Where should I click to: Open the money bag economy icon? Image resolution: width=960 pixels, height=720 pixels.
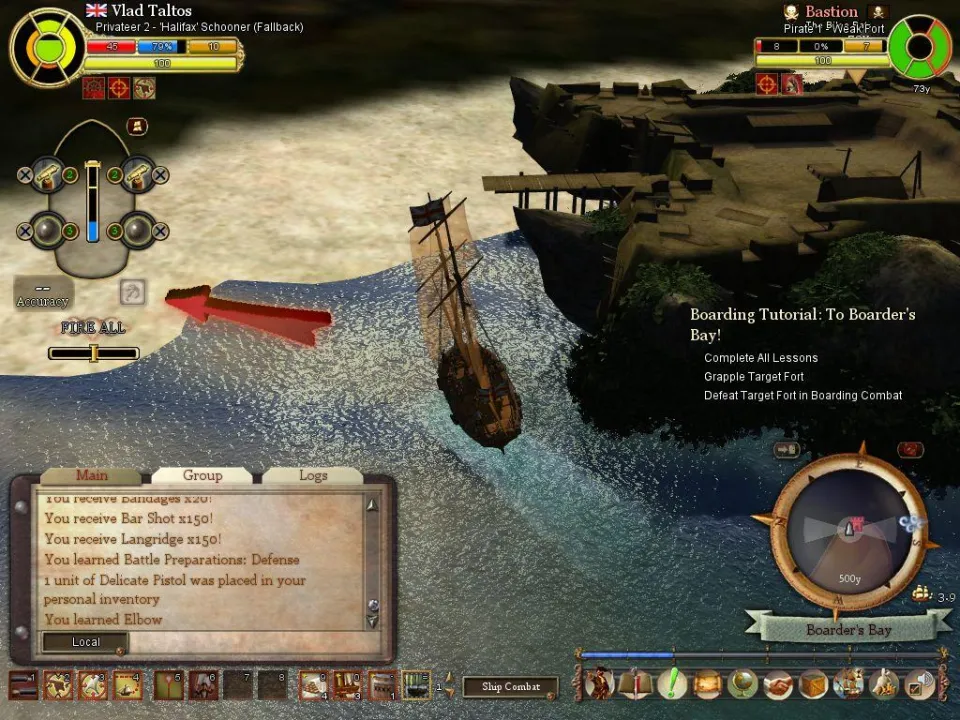[884, 684]
